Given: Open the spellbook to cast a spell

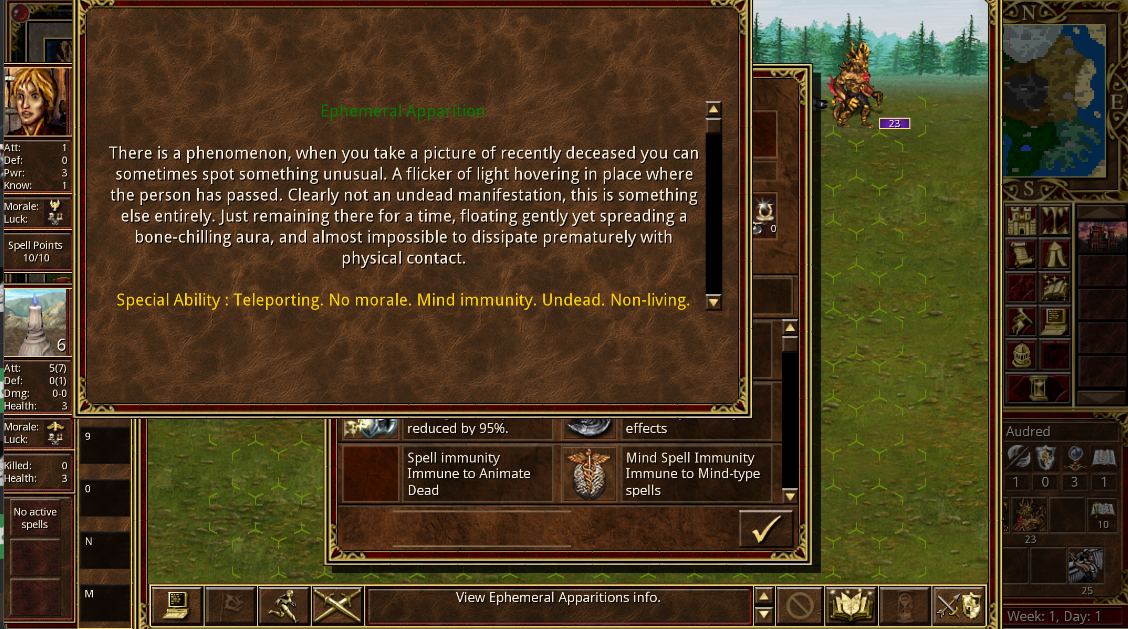Looking at the screenshot, I should (x=851, y=604).
